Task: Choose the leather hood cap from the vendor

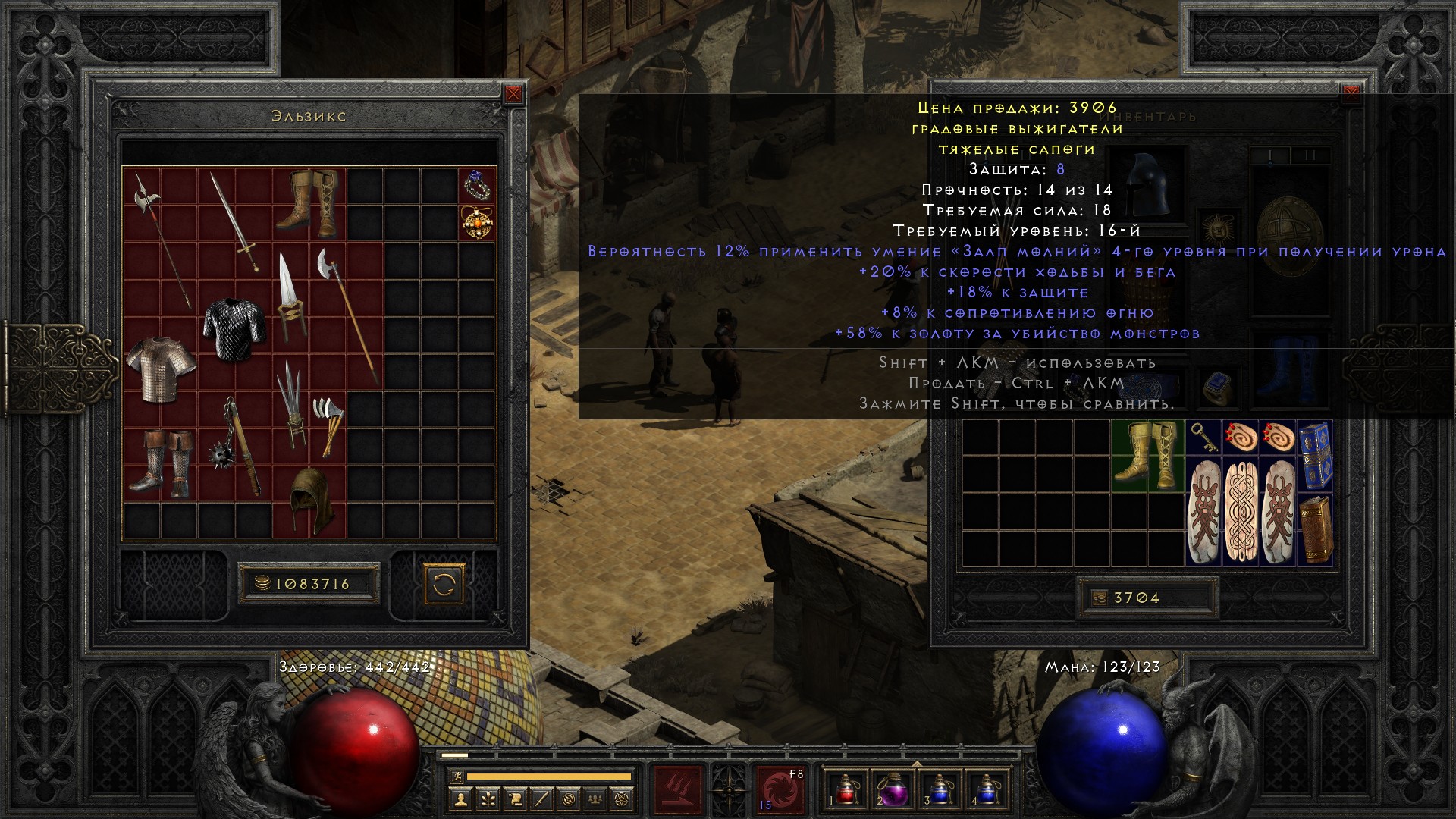Action: click(309, 499)
